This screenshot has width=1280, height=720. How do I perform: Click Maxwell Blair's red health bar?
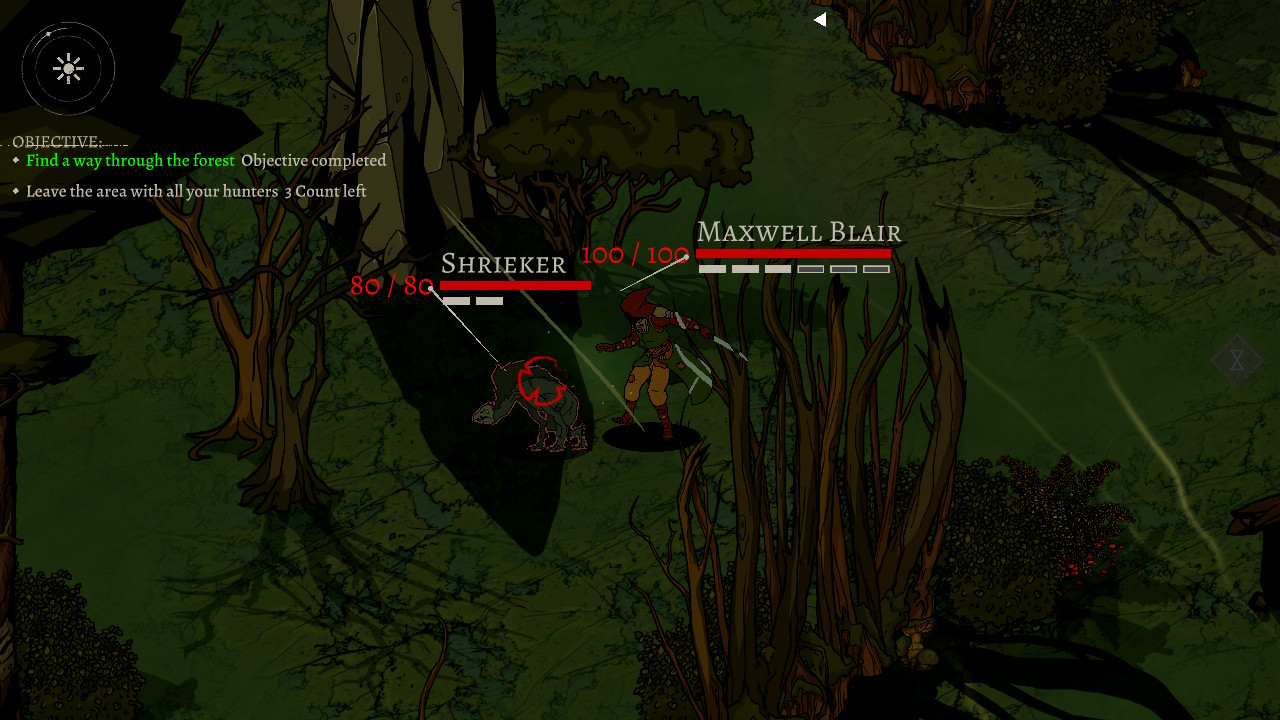[x=795, y=253]
